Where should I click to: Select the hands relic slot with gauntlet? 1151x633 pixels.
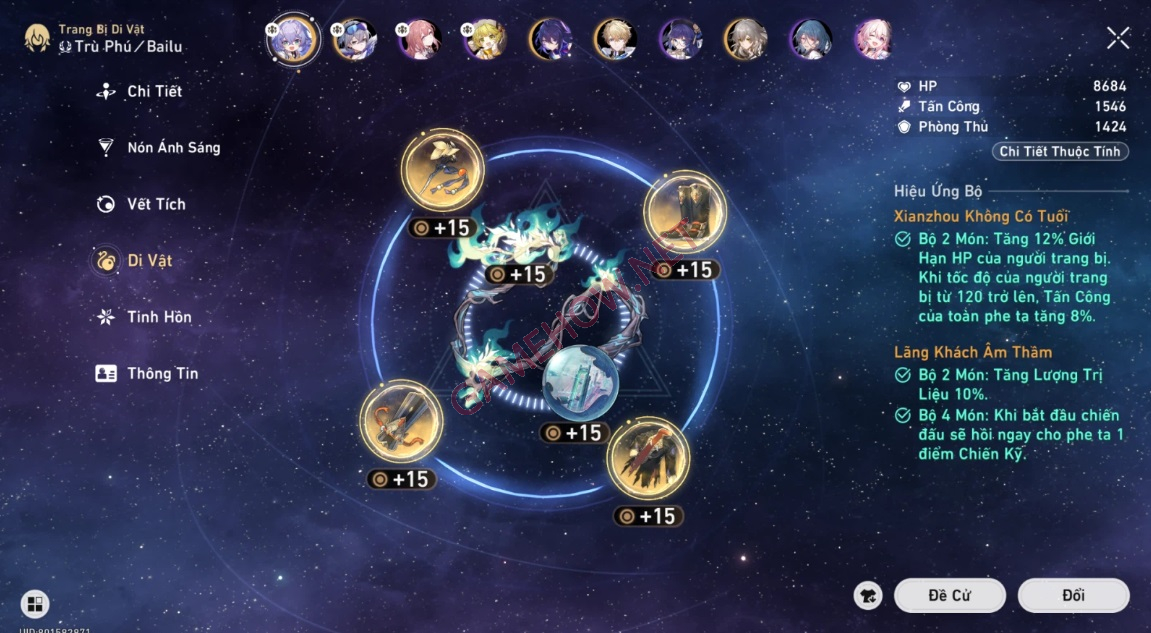click(x=401, y=421)
